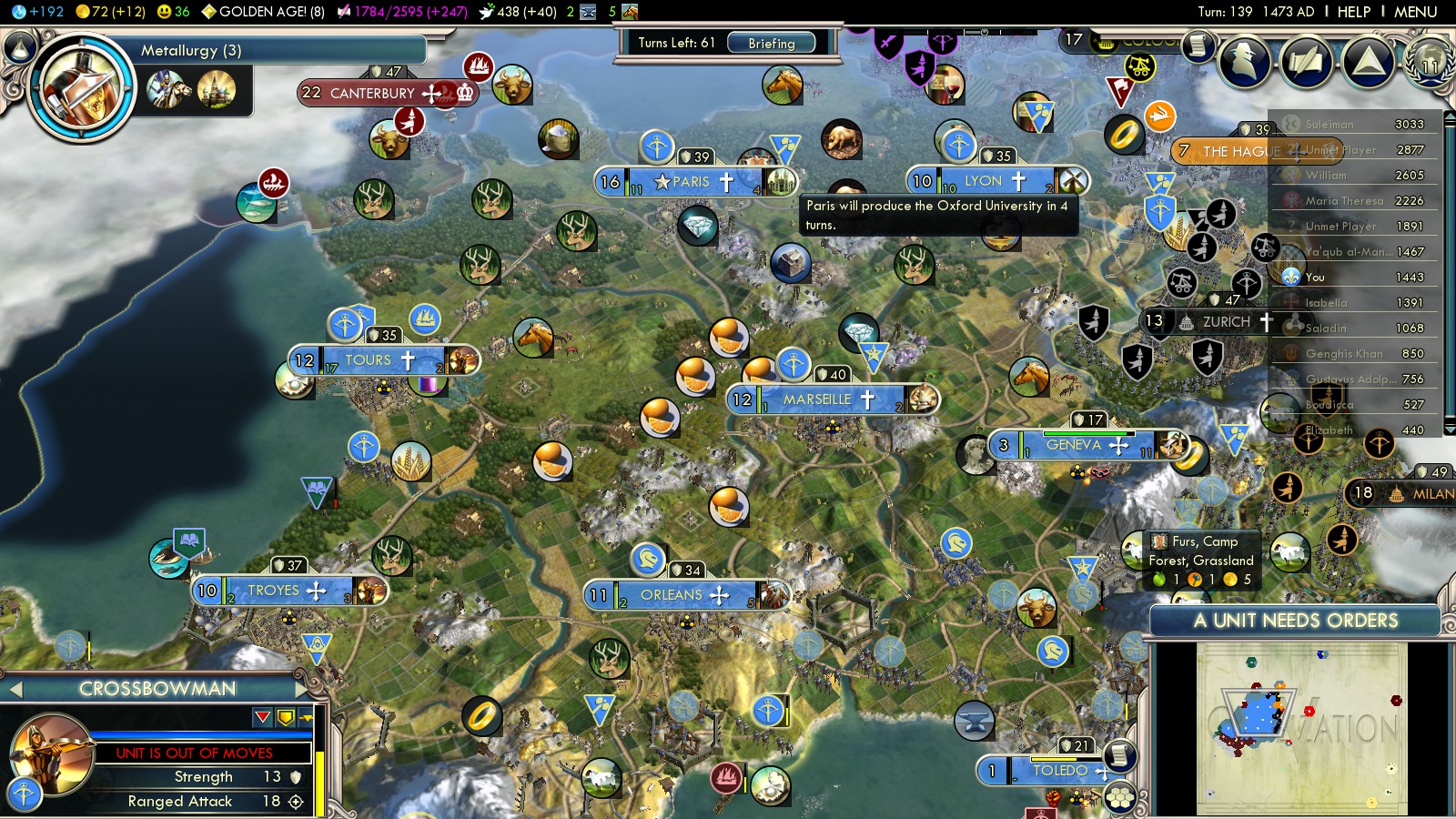
Task: Click the A UNIT NEEDS ORDERS button
Action: point(1295,621)
